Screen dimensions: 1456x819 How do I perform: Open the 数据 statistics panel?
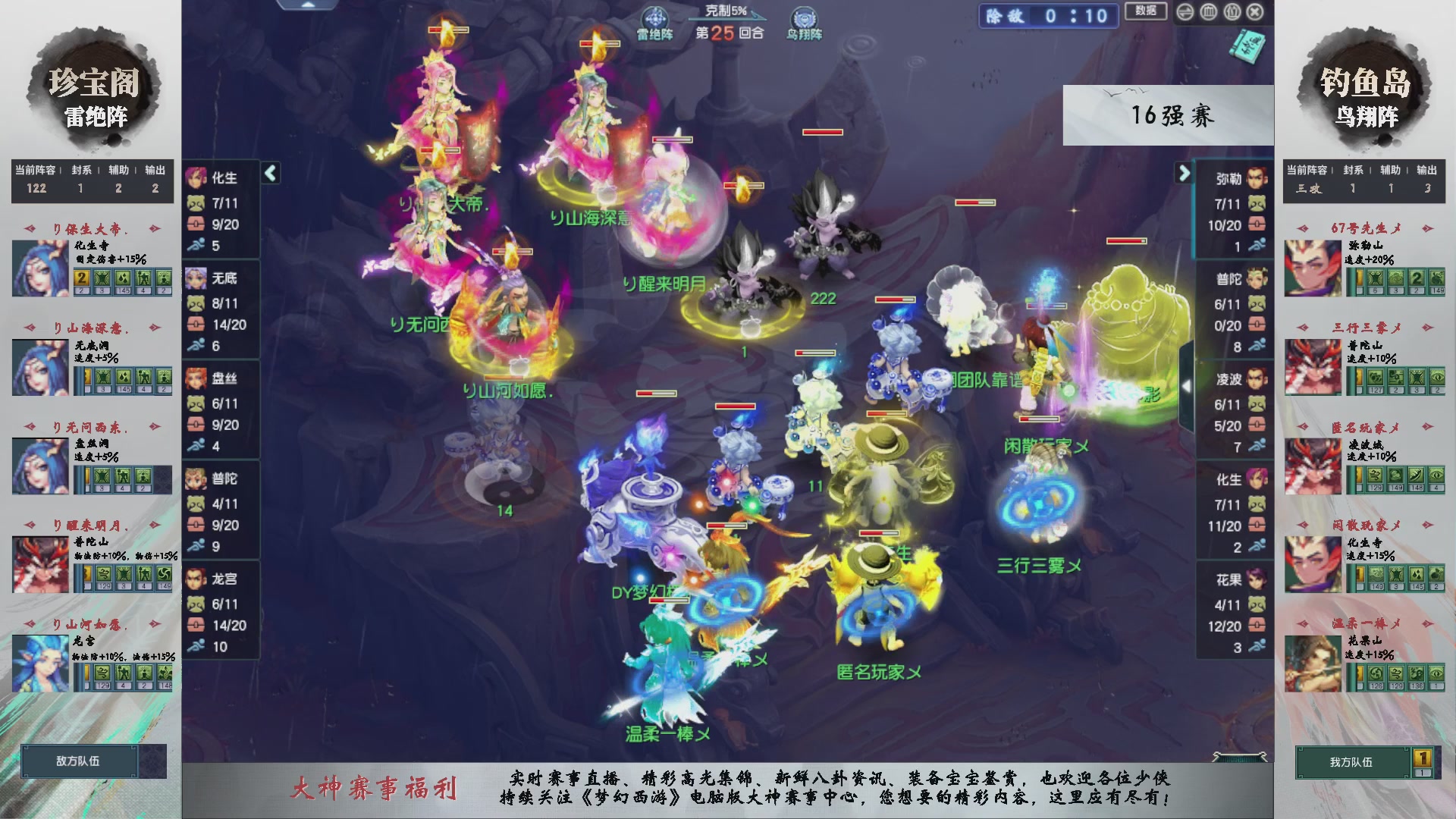(x=1146, y=12)
